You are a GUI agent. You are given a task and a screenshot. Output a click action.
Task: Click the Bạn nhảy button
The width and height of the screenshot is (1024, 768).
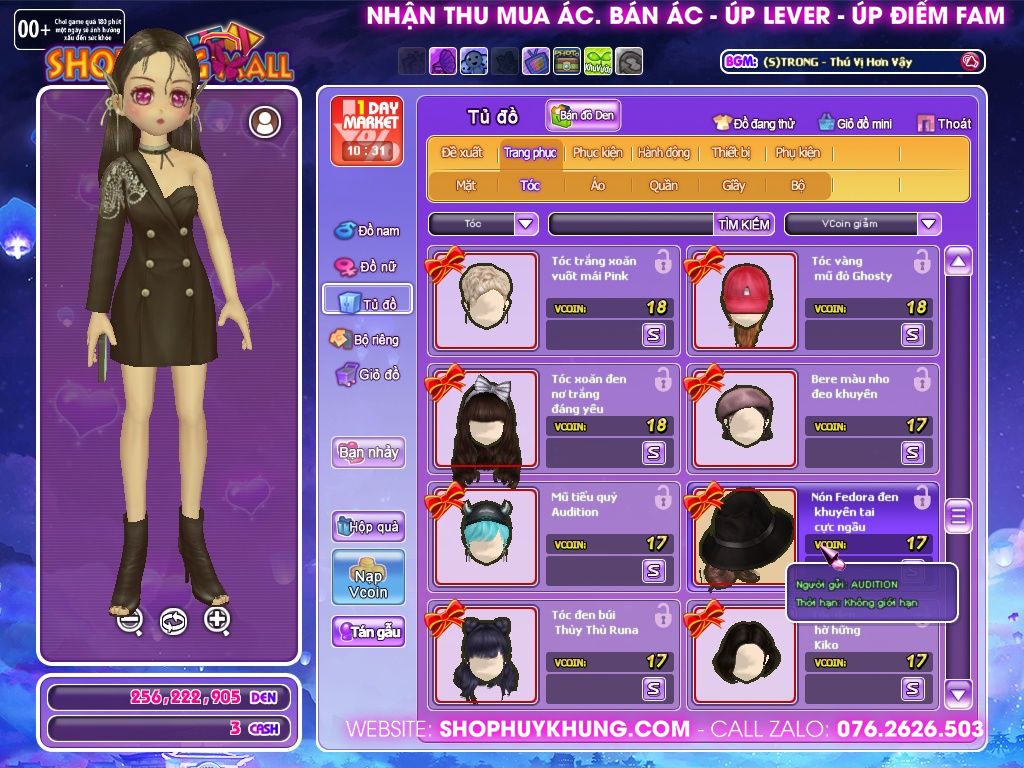click(368, 452)
